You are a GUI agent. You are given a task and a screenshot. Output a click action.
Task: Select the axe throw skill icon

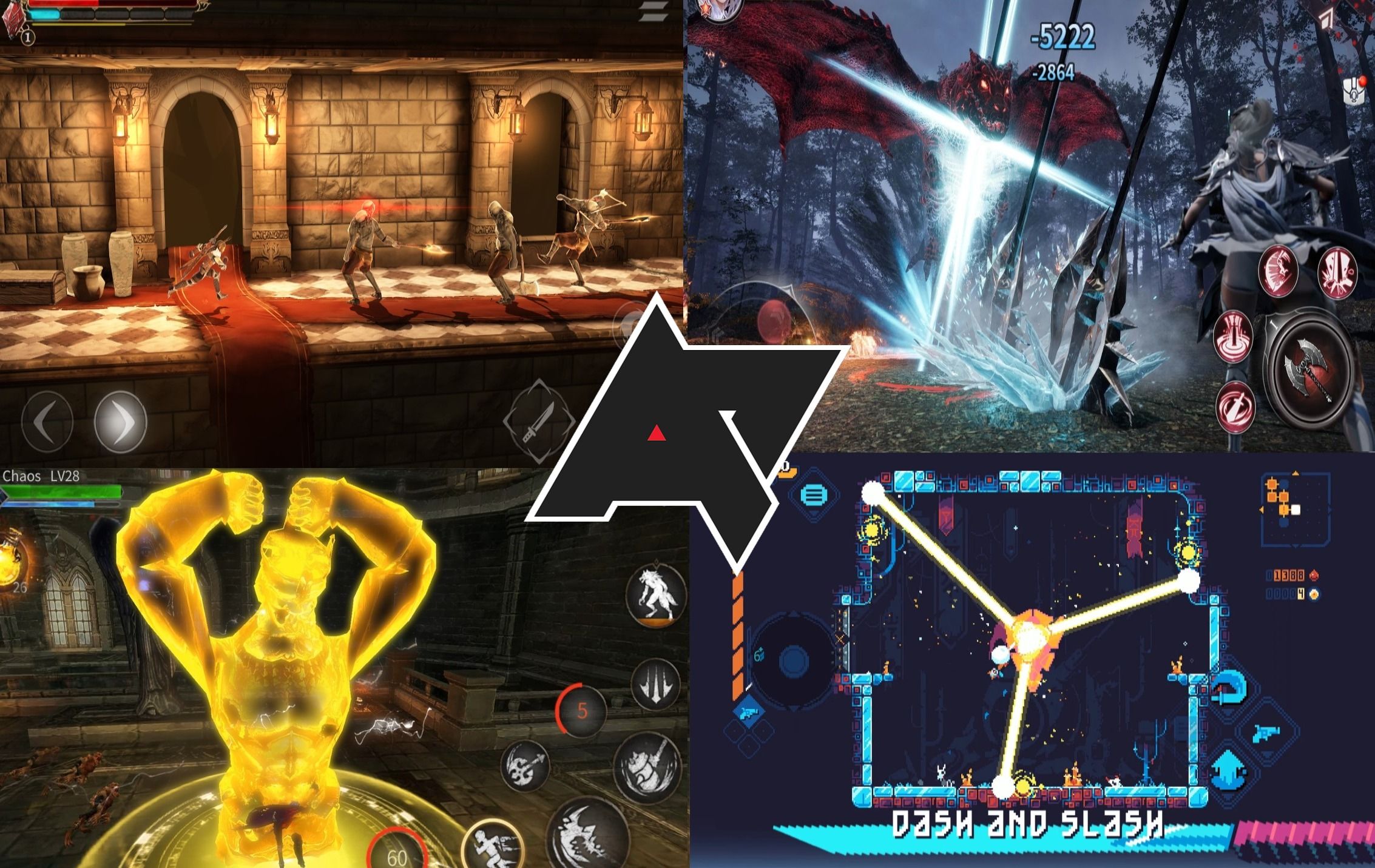[524, 766]
